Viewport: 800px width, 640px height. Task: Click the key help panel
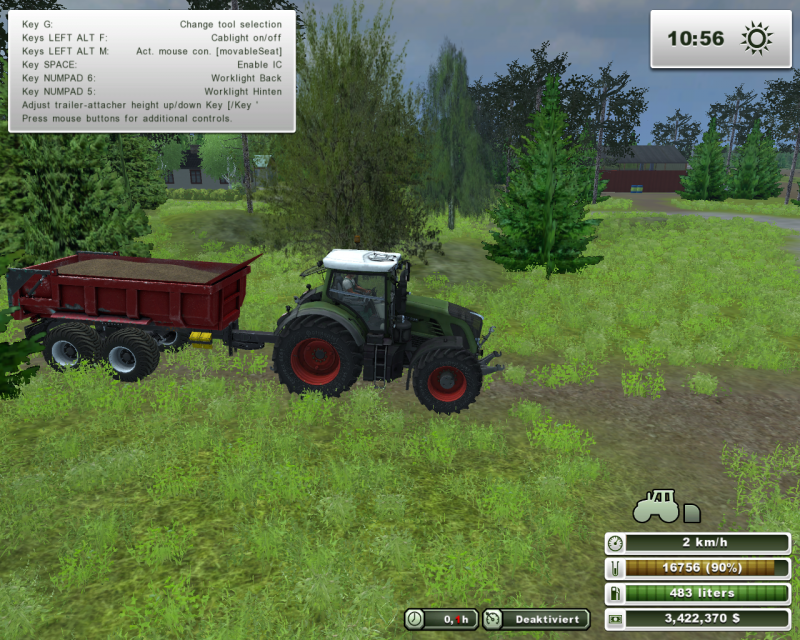152,71
